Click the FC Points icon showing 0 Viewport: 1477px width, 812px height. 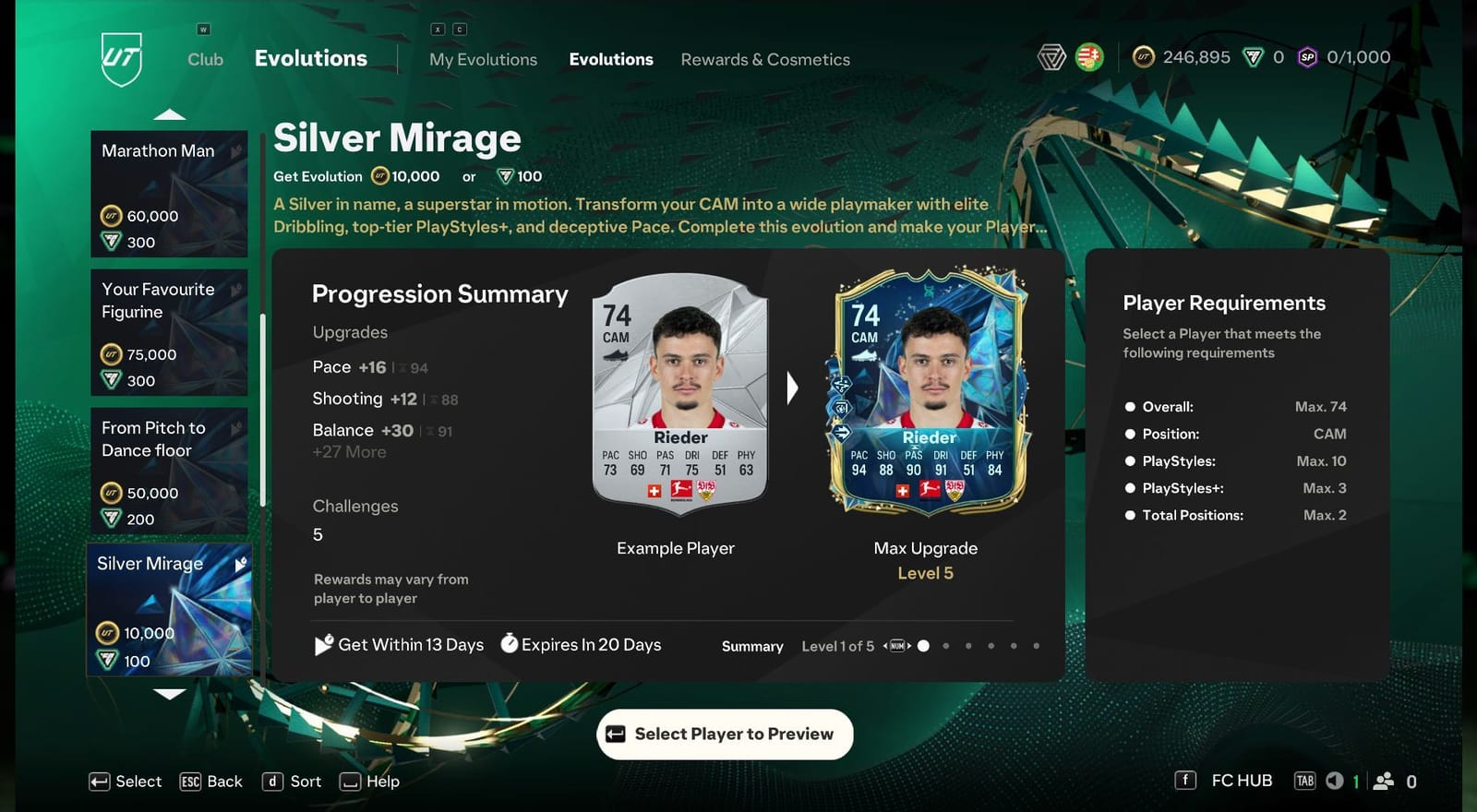(x=1264, y=56)
